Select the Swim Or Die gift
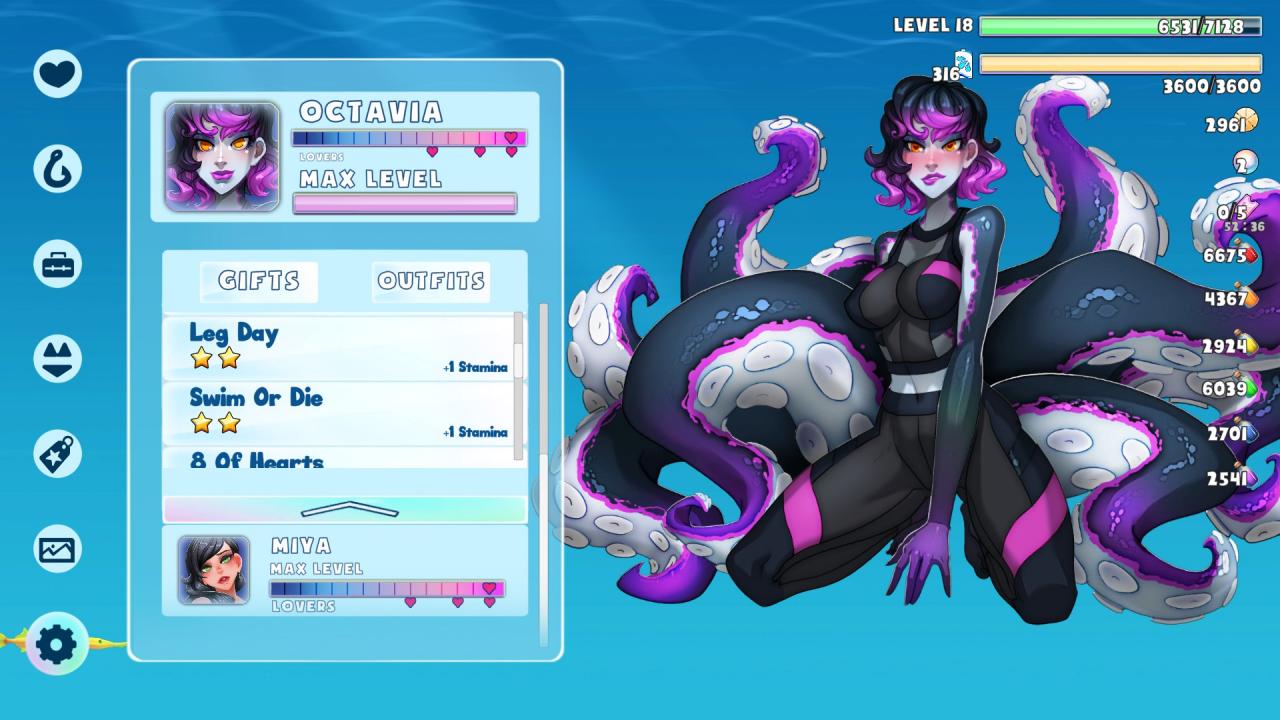This screenshot has height=720, width=1280. point(340,412)
